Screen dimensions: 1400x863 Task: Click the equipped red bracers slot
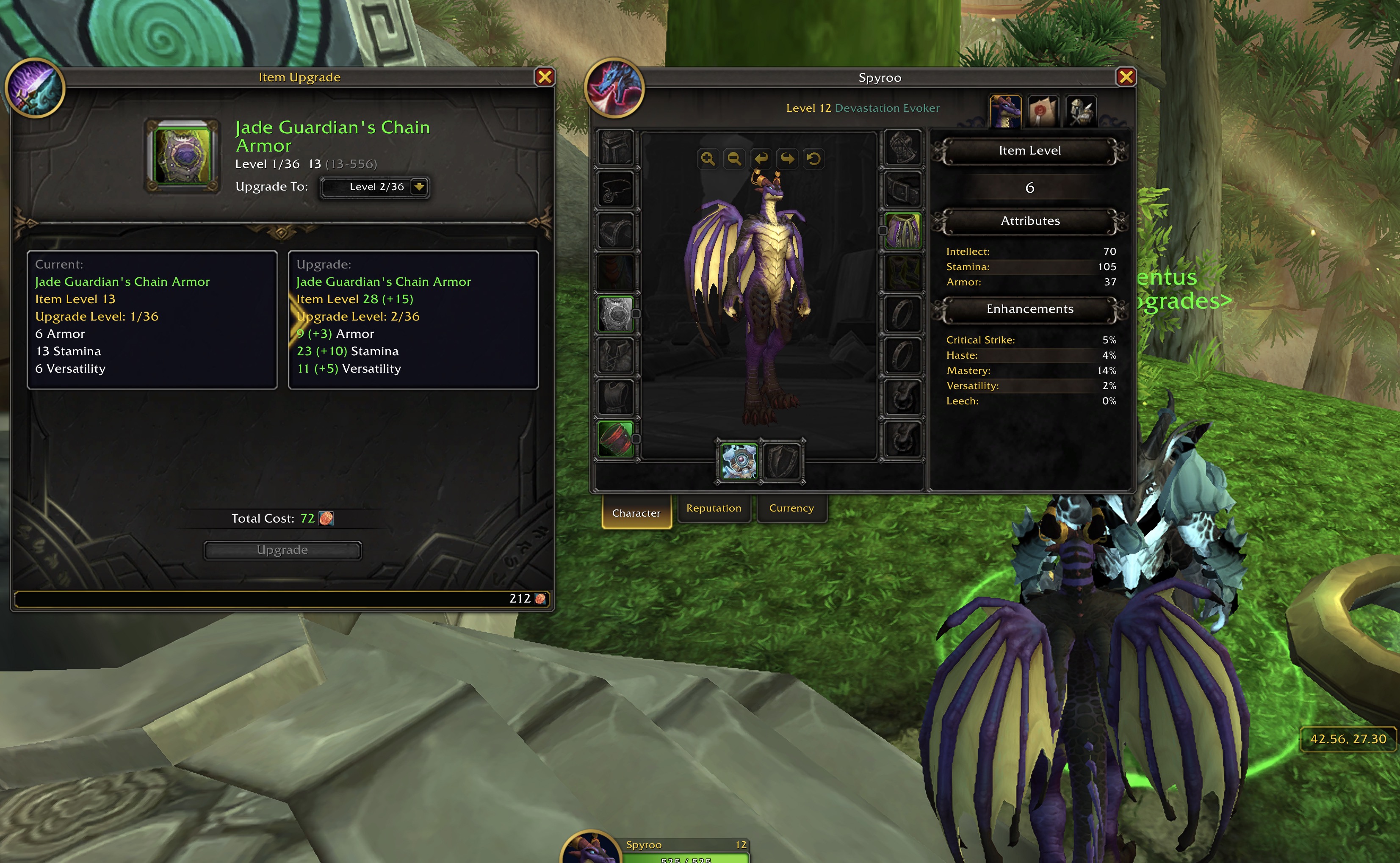tap(616, 439)
